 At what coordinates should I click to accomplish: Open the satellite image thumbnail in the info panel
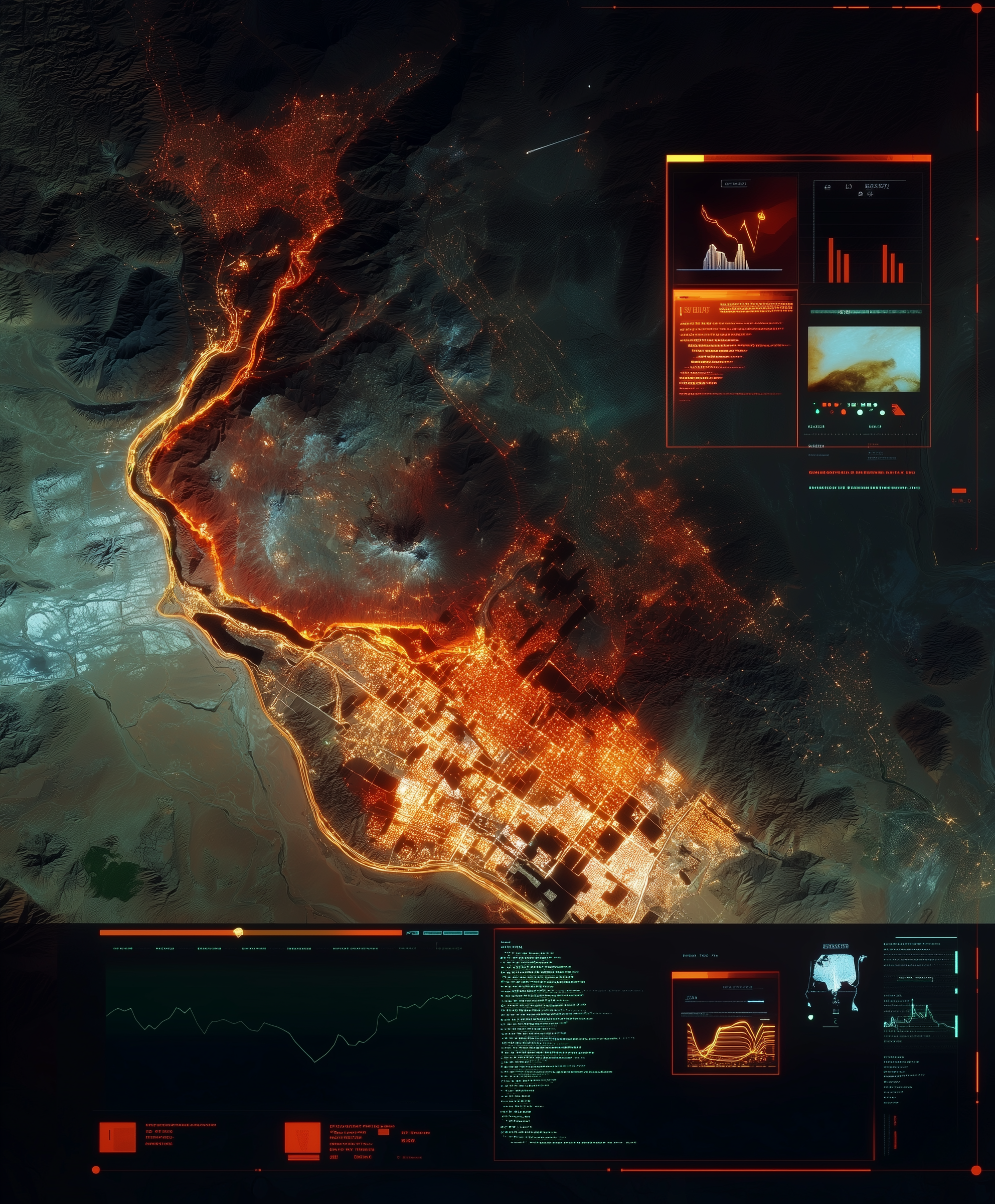pyautogui.click(x=864, y=359)
